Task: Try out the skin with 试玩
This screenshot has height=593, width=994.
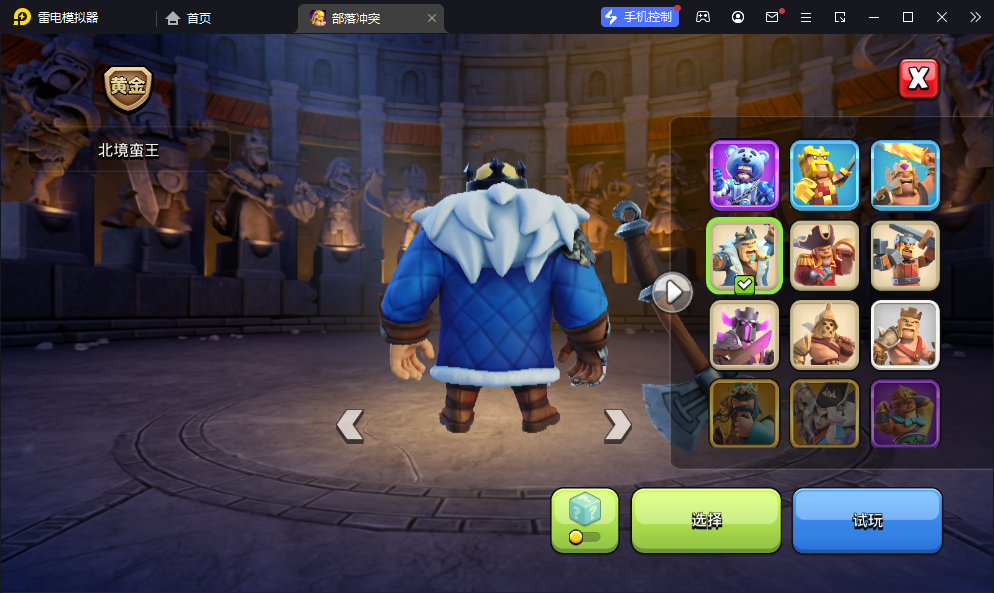Action: (x=867, y=520)
